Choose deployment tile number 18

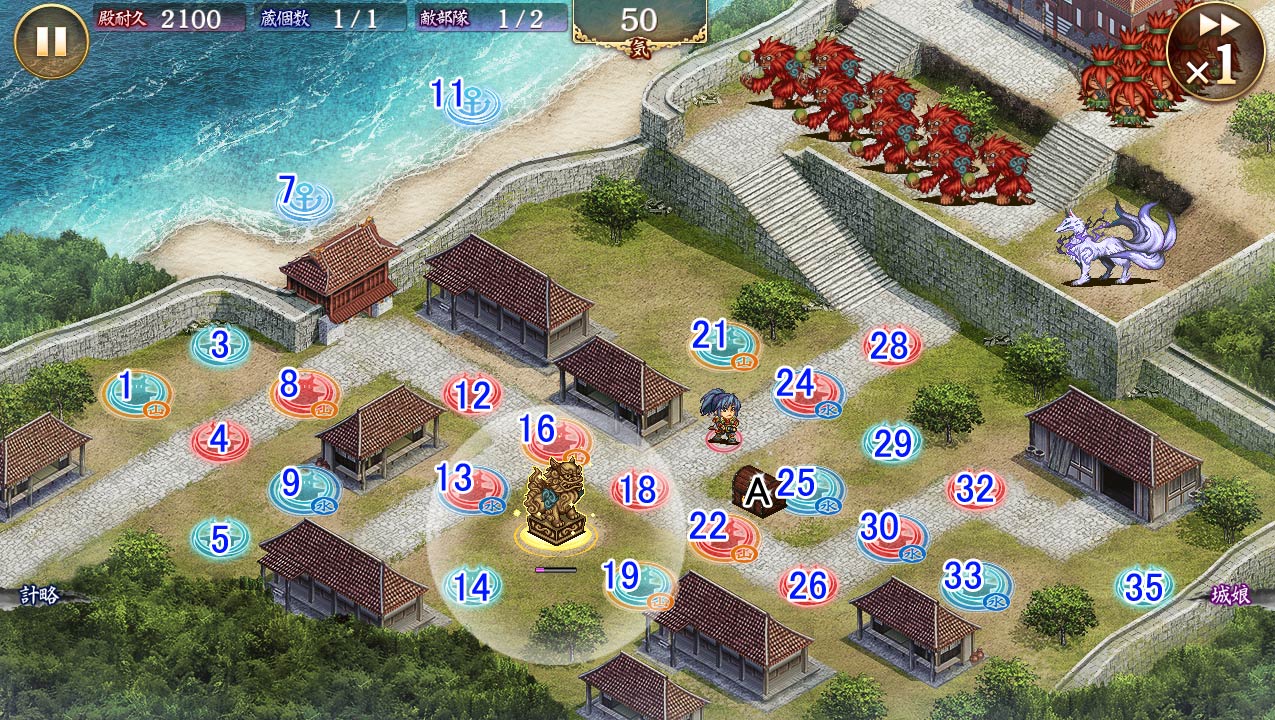639,490
